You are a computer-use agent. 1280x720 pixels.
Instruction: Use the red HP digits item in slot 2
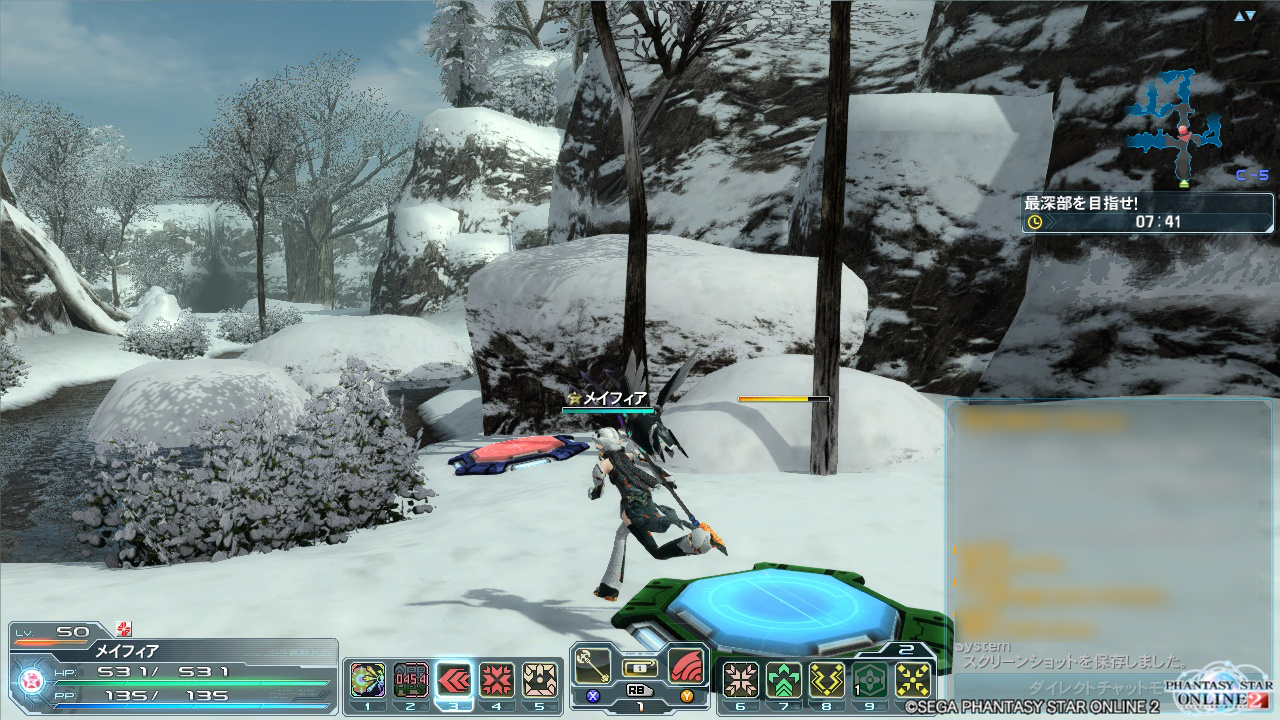[411, 680]
